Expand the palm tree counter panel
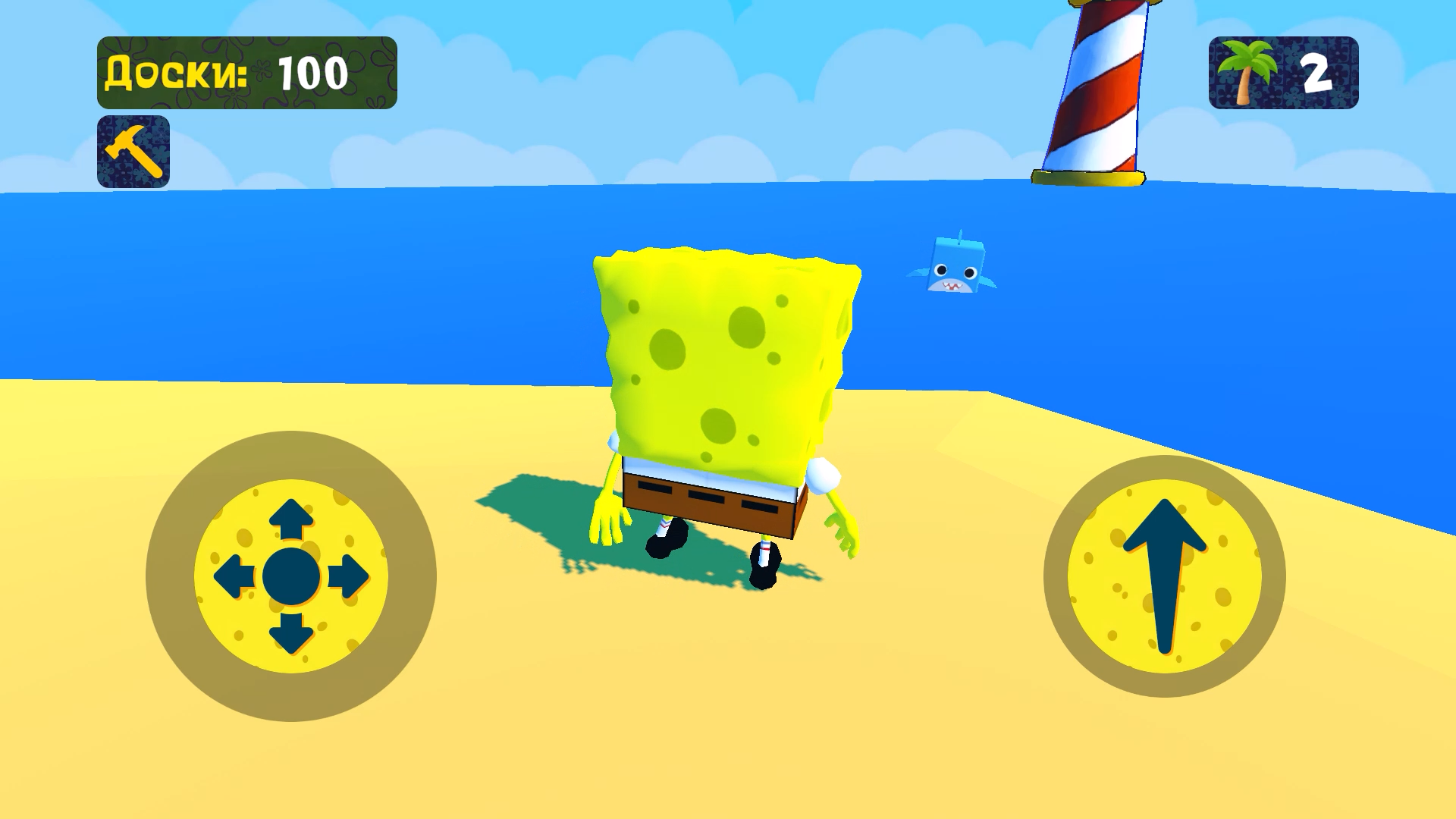 (x=1282, y=72)
